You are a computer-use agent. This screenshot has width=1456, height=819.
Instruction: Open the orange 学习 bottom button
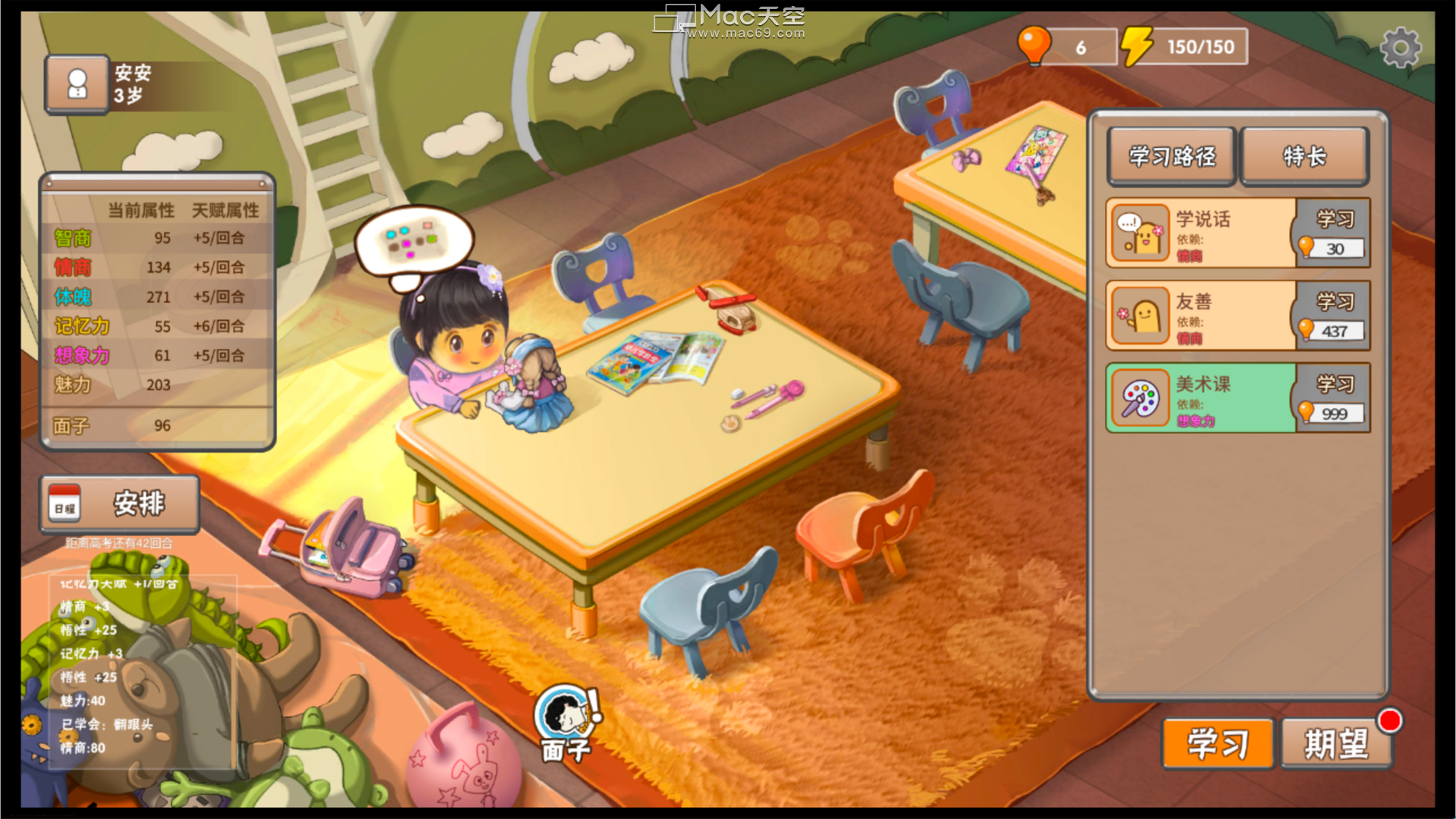click(x=1217, y=744)
